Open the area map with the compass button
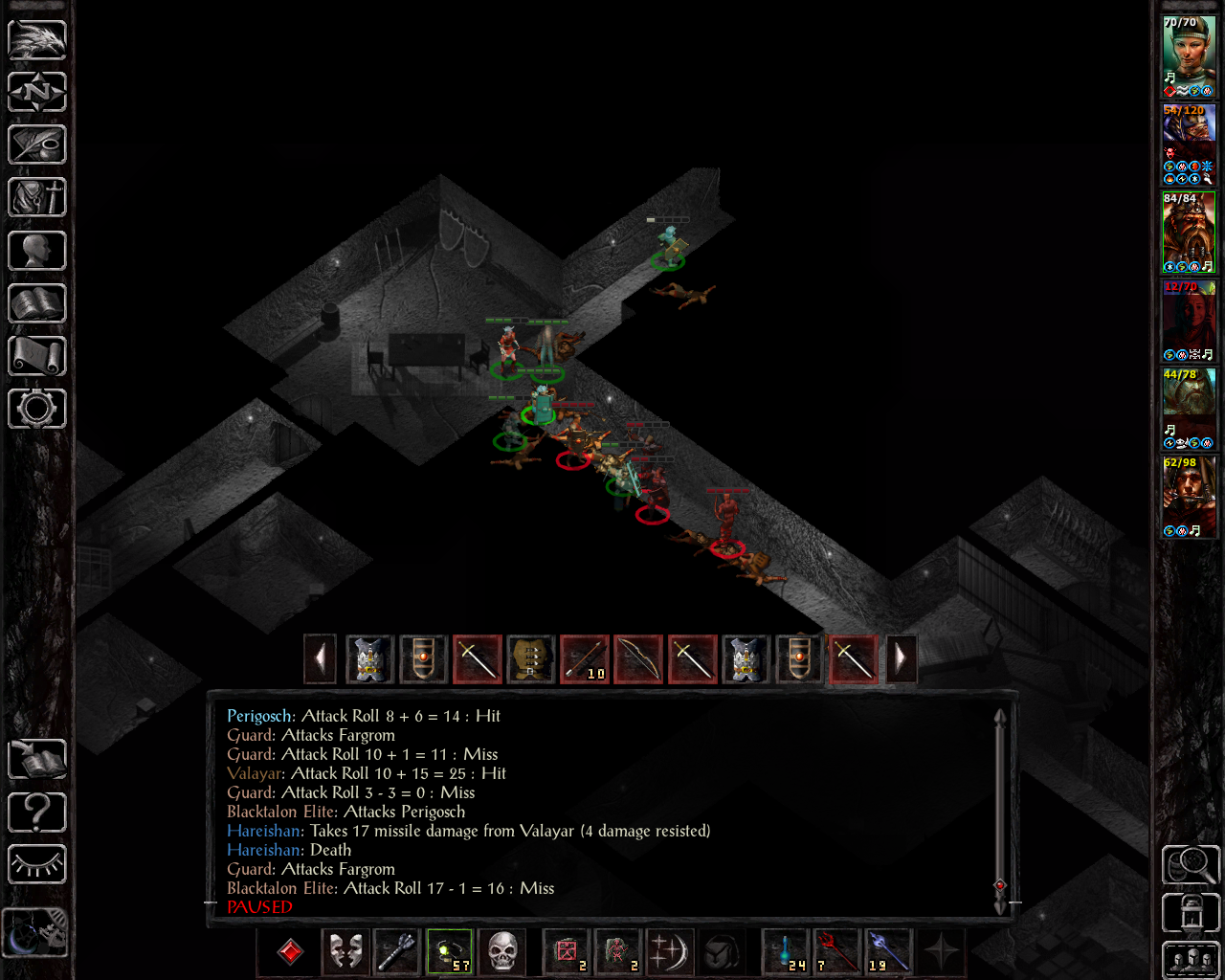 point(37,93)
